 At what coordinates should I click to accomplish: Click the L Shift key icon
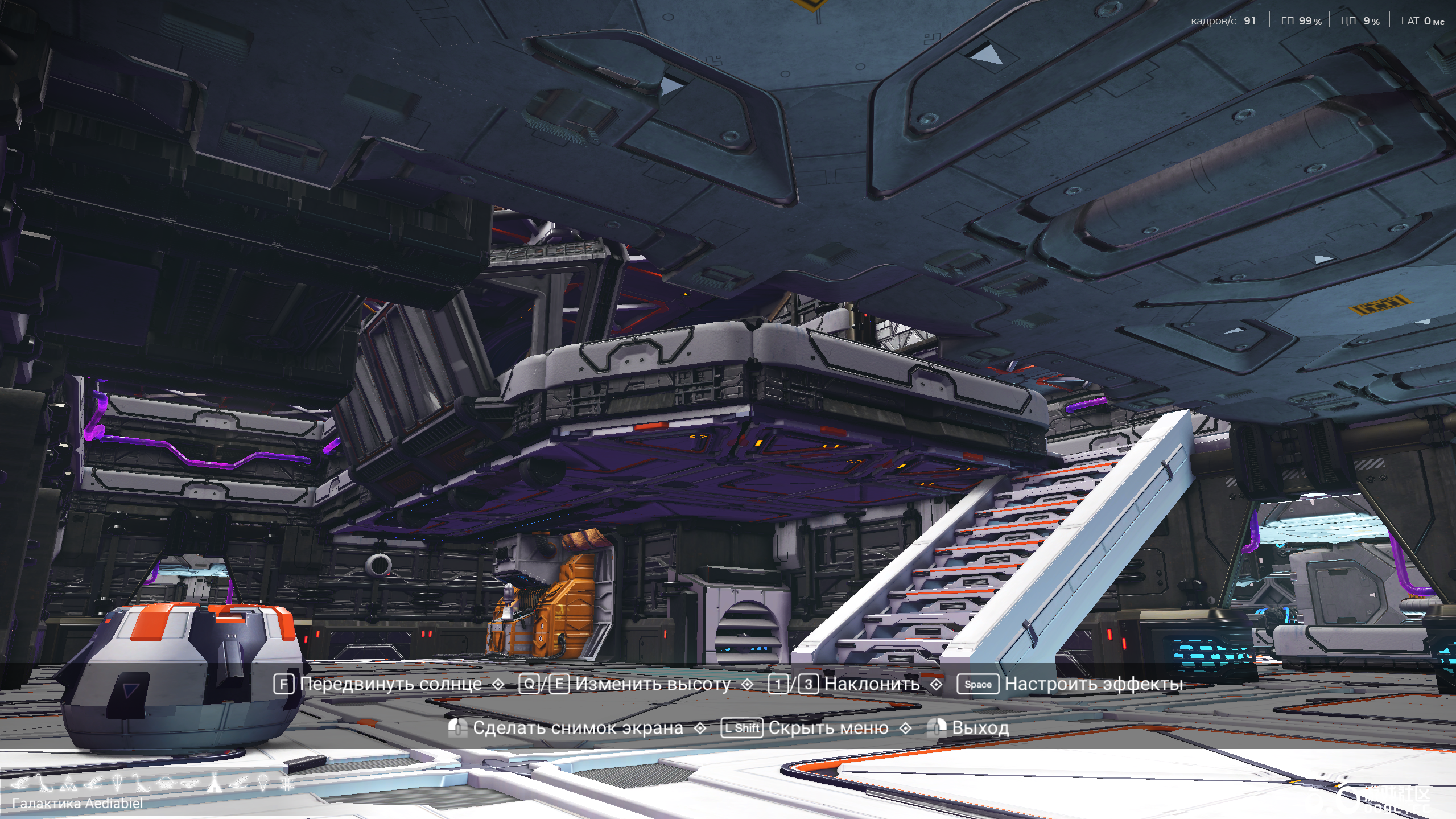coord(741,728)
